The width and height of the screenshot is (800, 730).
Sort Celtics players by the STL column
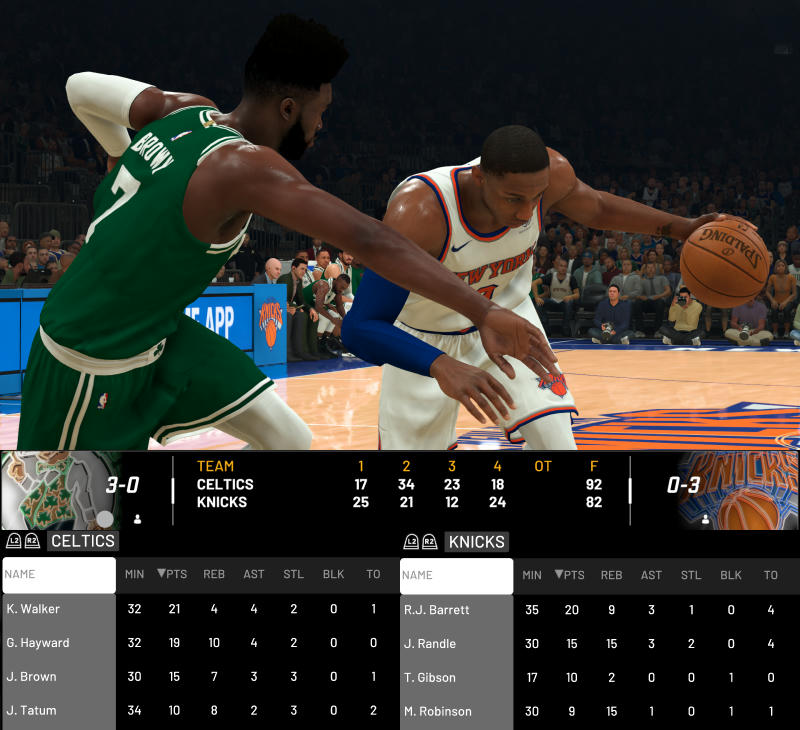pos(293,575)
